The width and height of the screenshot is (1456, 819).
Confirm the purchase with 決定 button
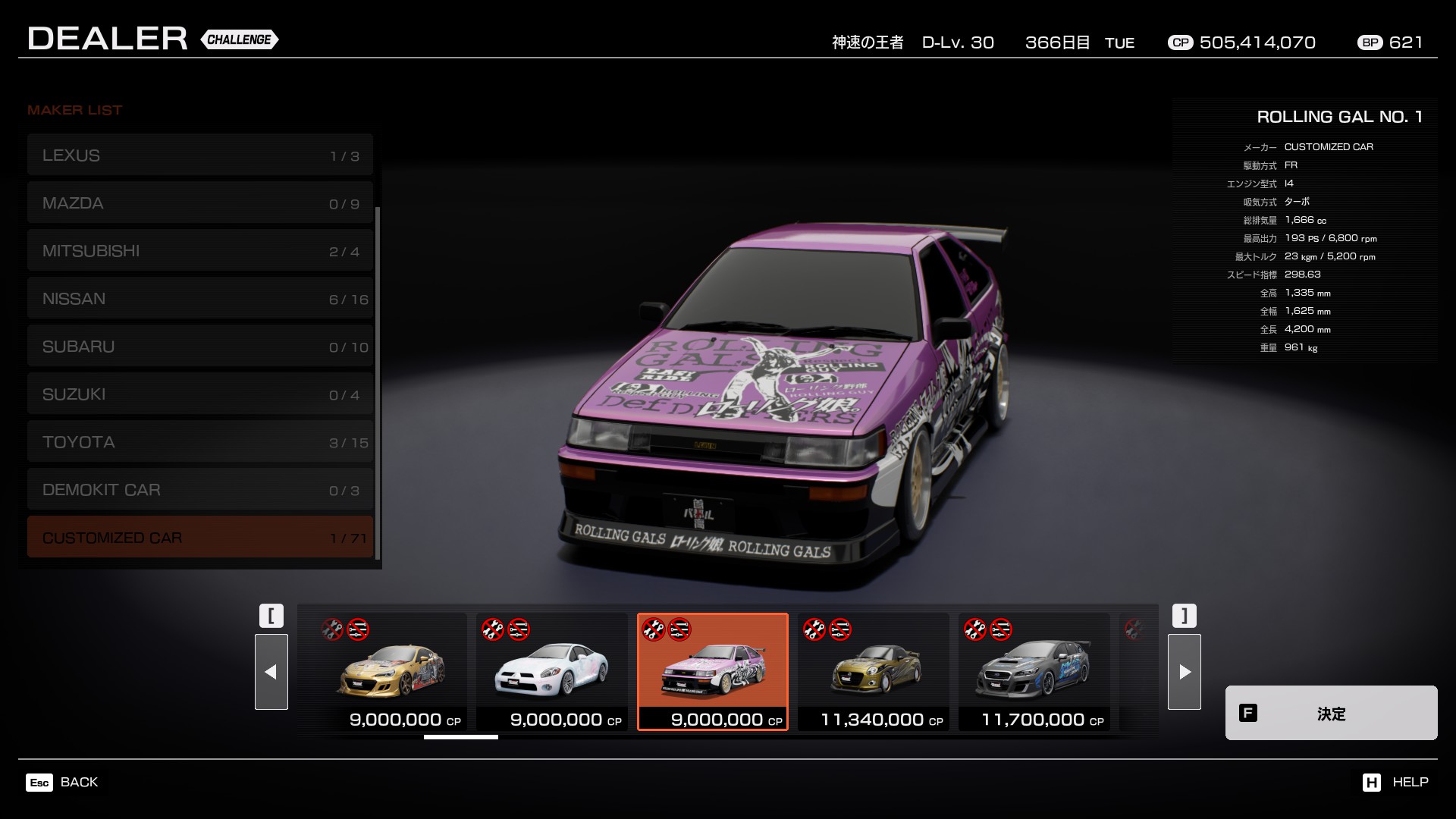(x=1331, y=713)
